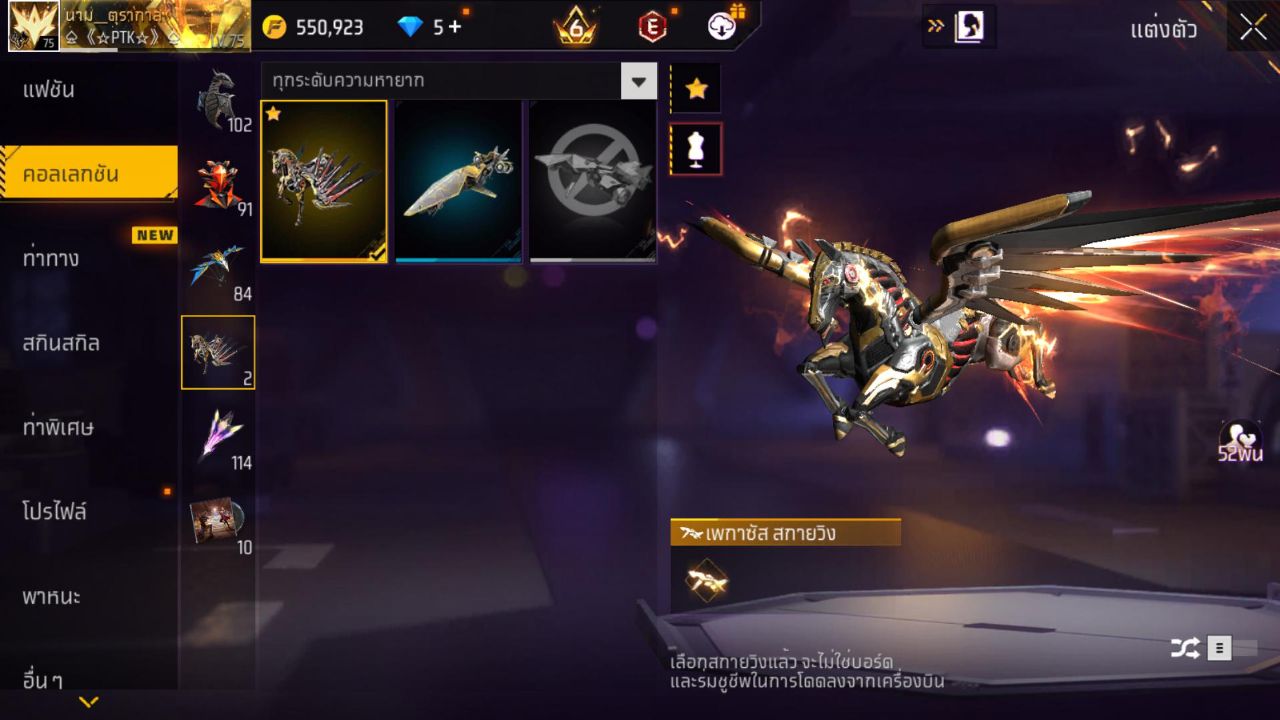Open the list view selector near shuffle icon
The height and width of the screenshot is (720, 1280).
(x=1222, y=648)
